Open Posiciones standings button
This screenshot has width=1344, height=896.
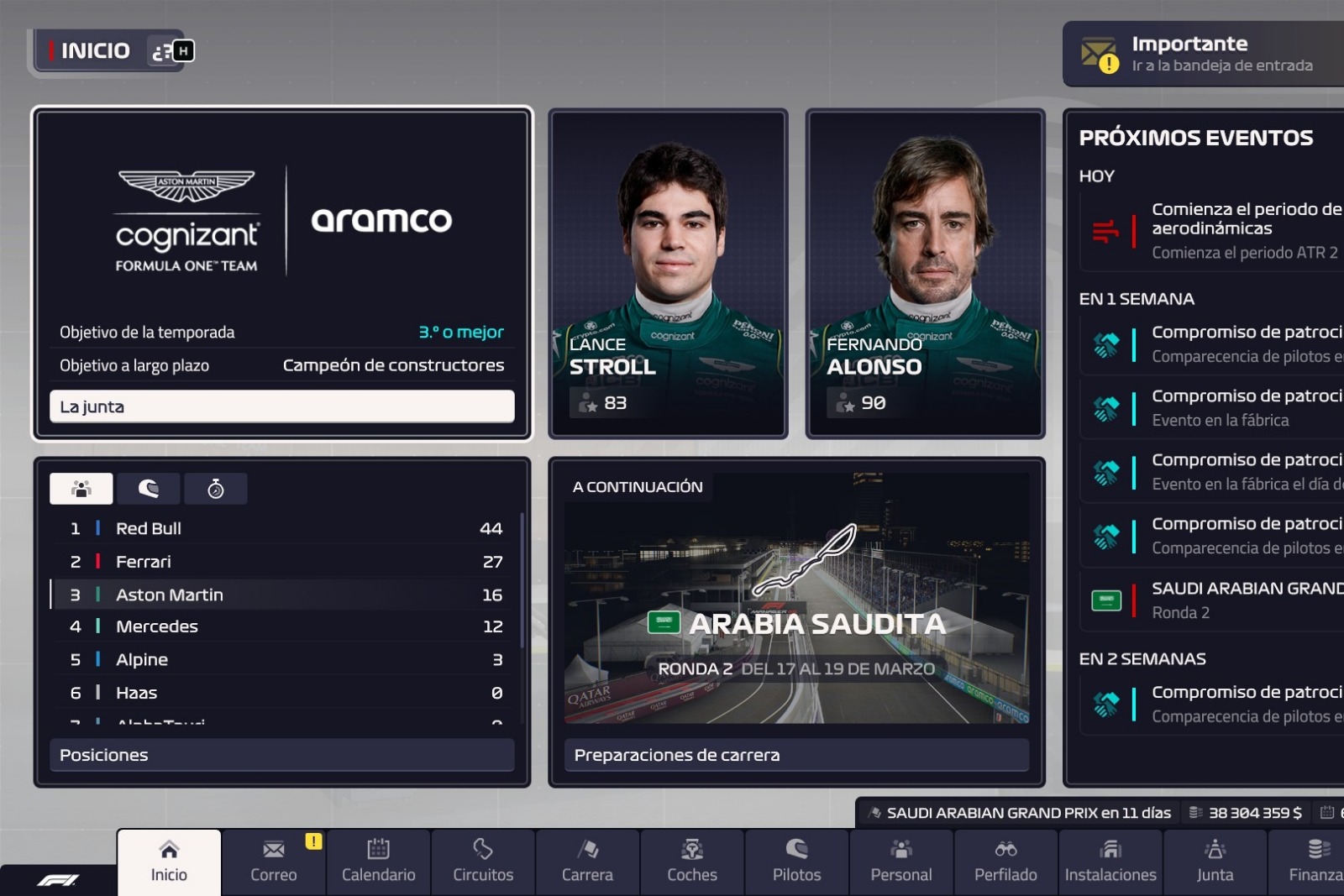(x=281, y=755)
